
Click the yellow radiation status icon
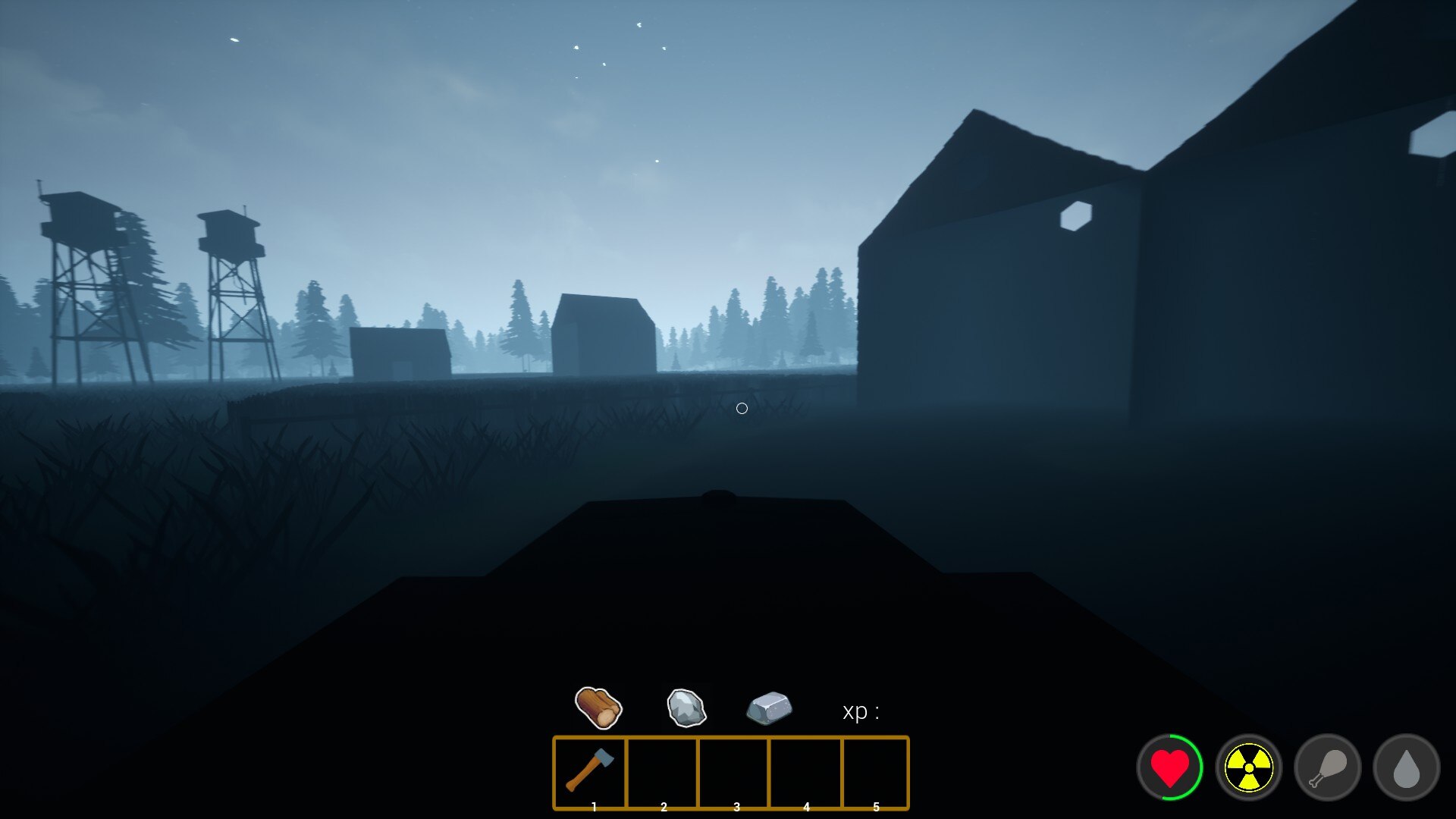point(1248,767)
